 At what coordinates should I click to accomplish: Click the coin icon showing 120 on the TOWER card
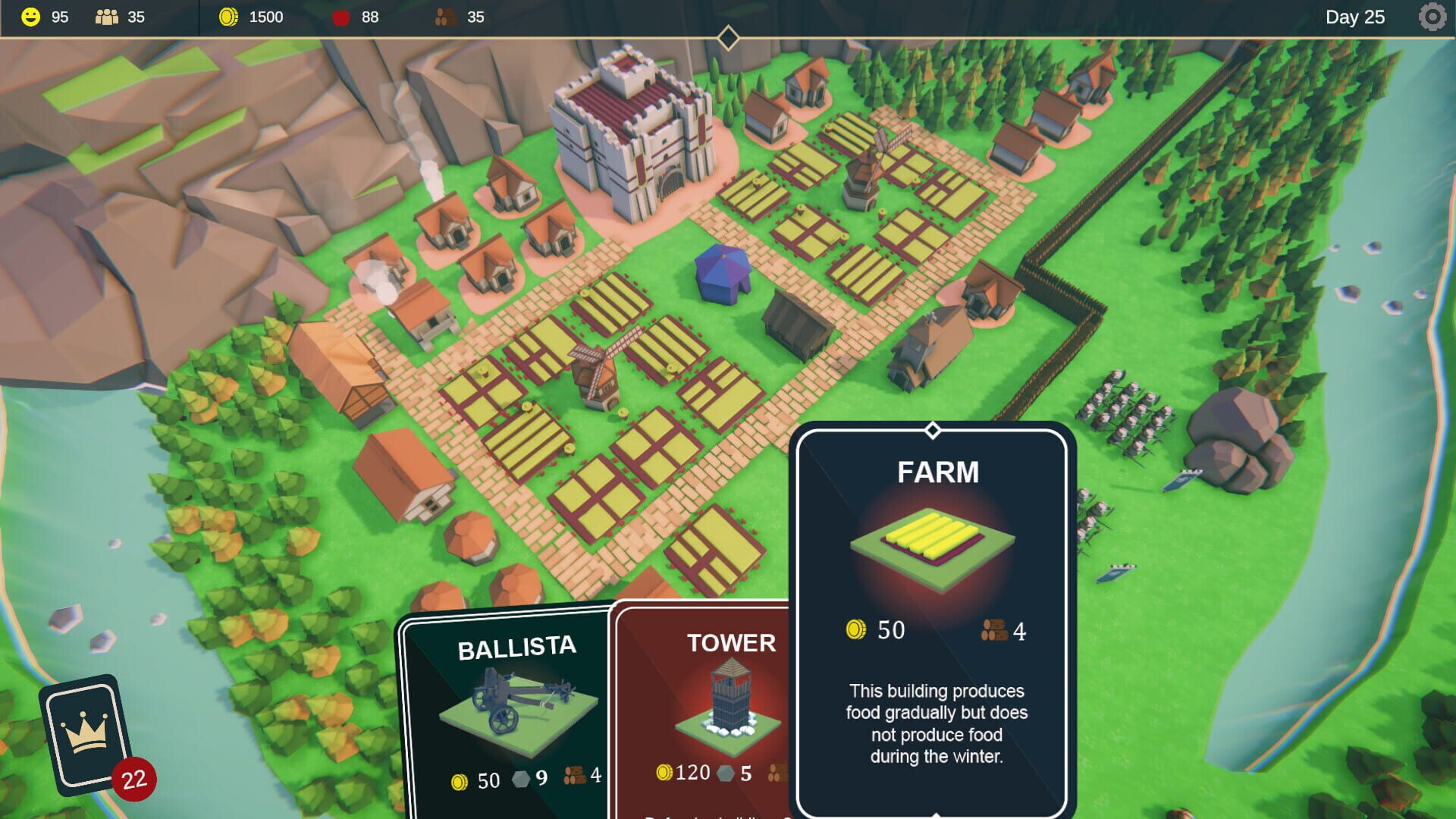(x=666, y=773)
